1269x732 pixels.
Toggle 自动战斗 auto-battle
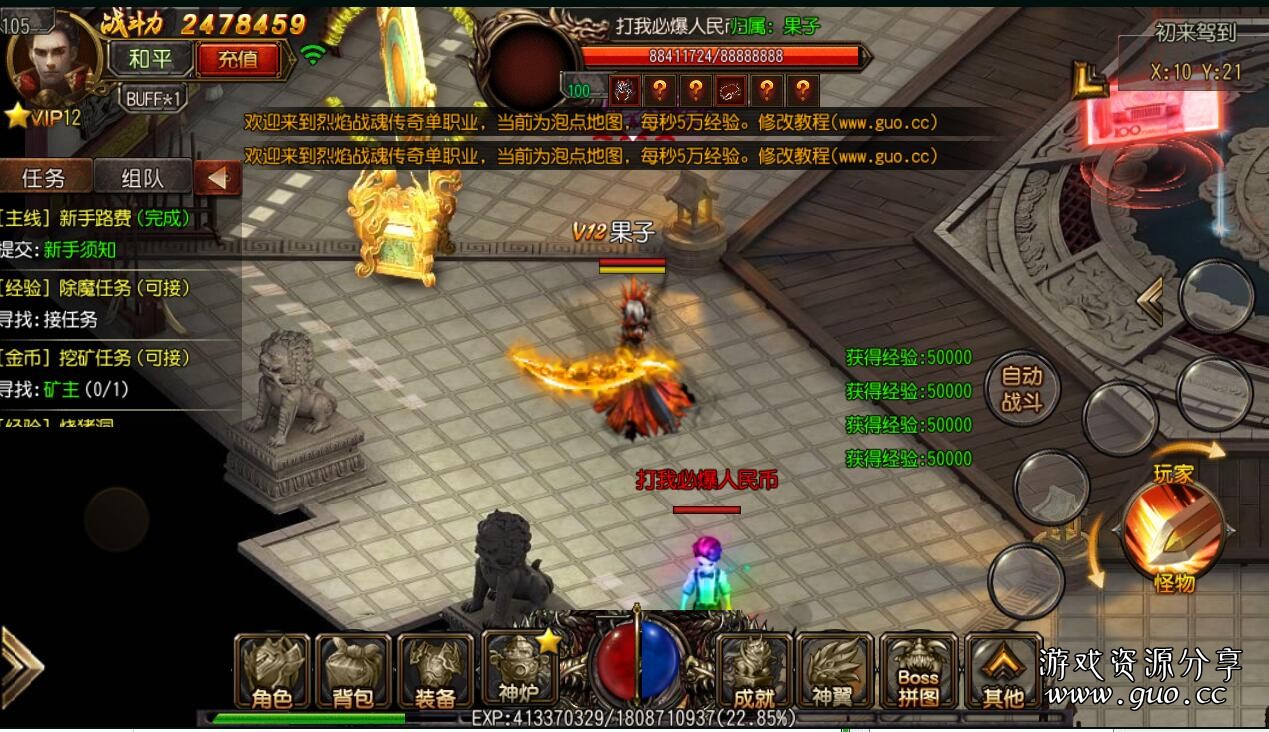point(1022,389)
